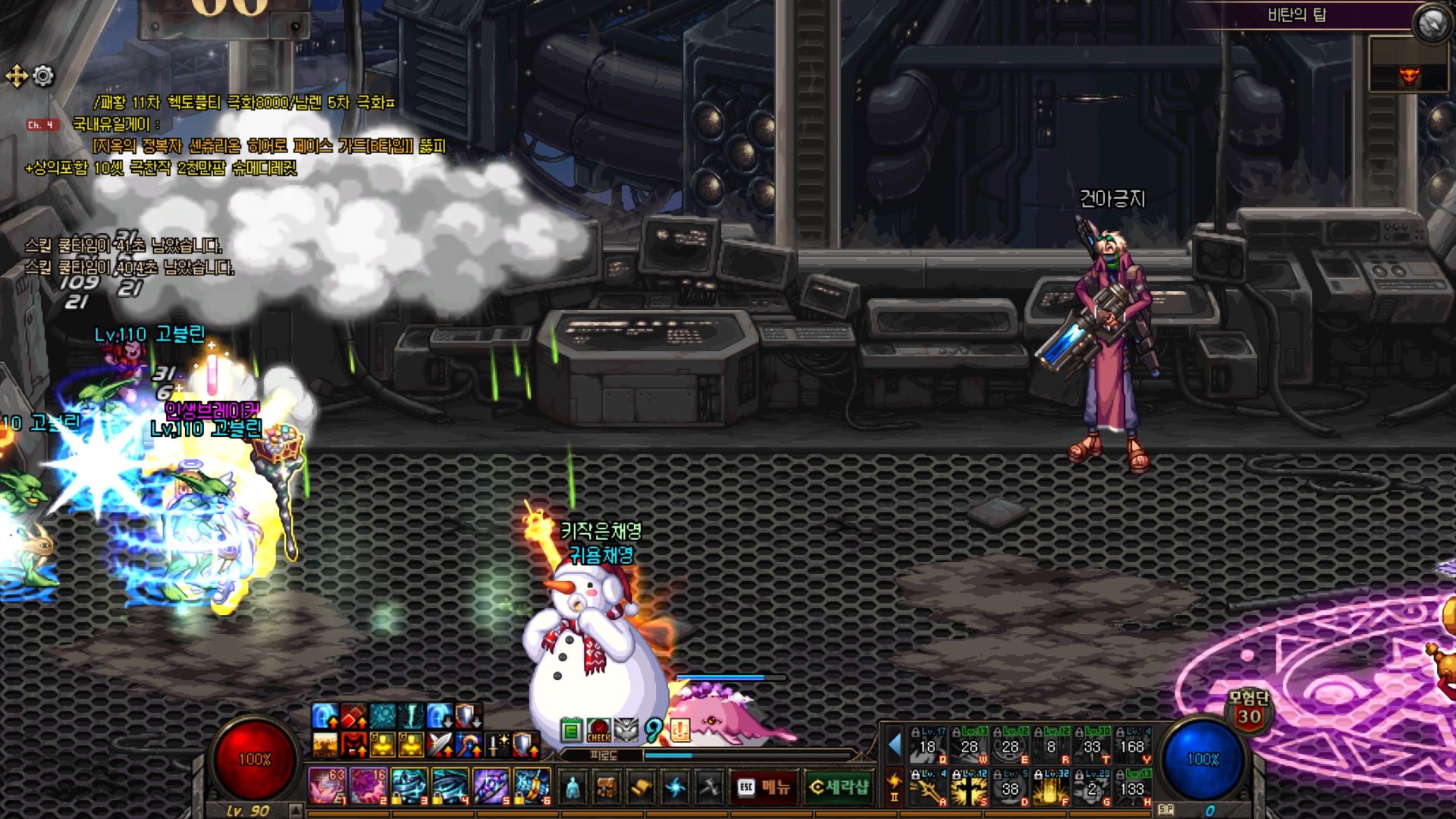Activate the golden cross skill on S
This screenshot has width=1456, height=819.
point(969,789)
